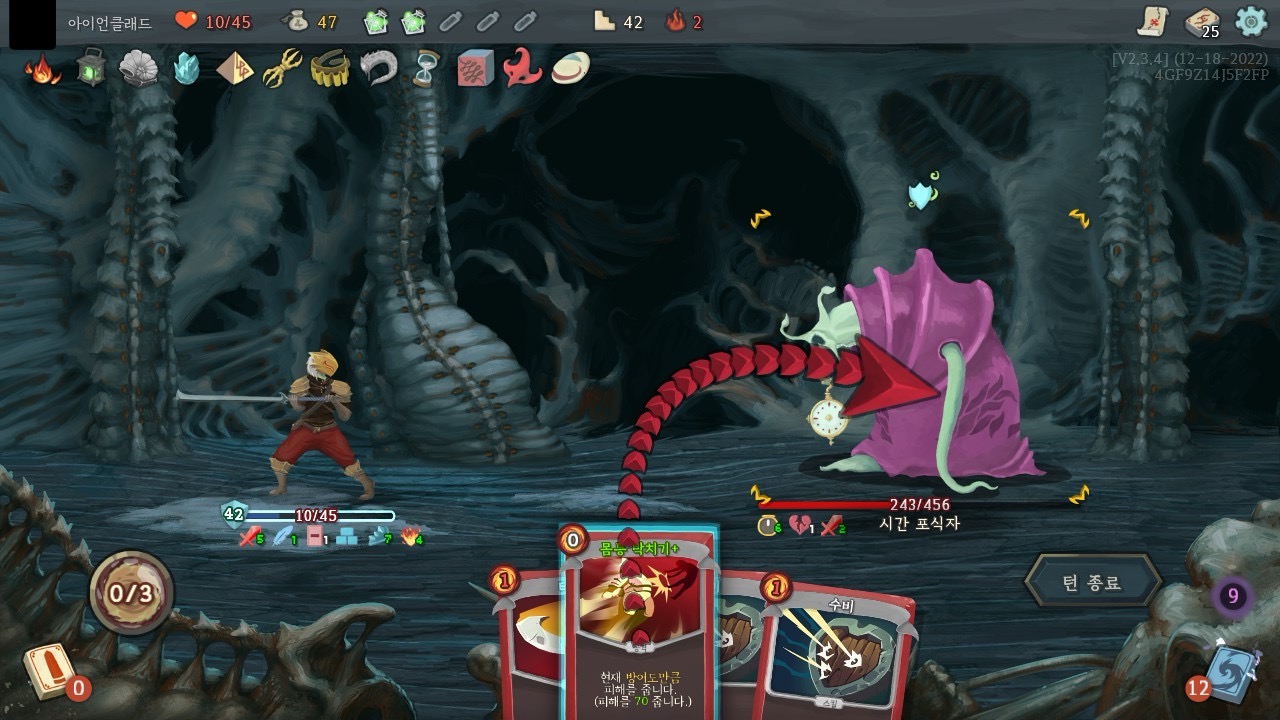The height and width of the screenshot is (720, 1280).
Task: Click the 턴 종료 end turn button
Action: click(1092, 582)
